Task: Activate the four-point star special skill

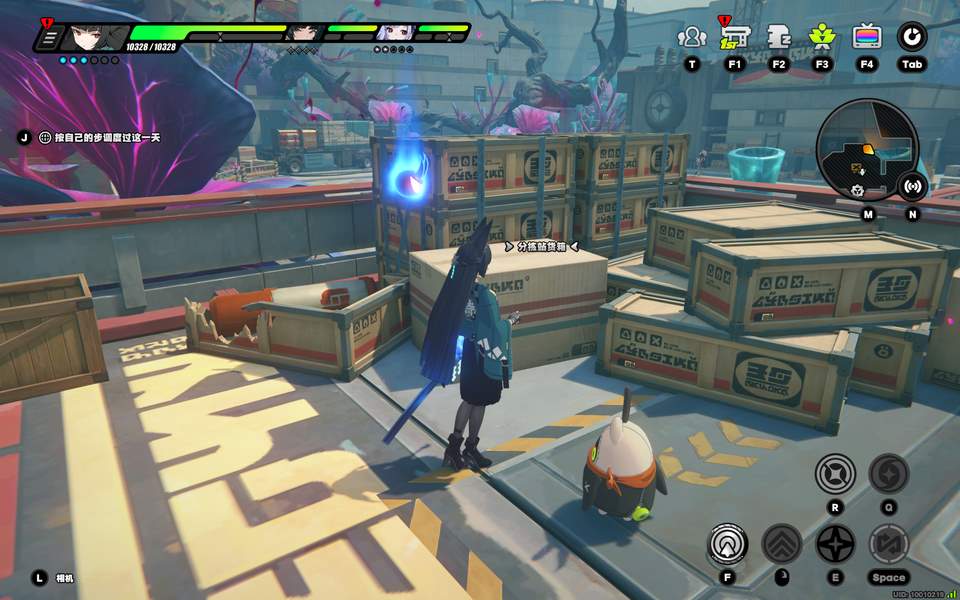Action: point(835,544)
